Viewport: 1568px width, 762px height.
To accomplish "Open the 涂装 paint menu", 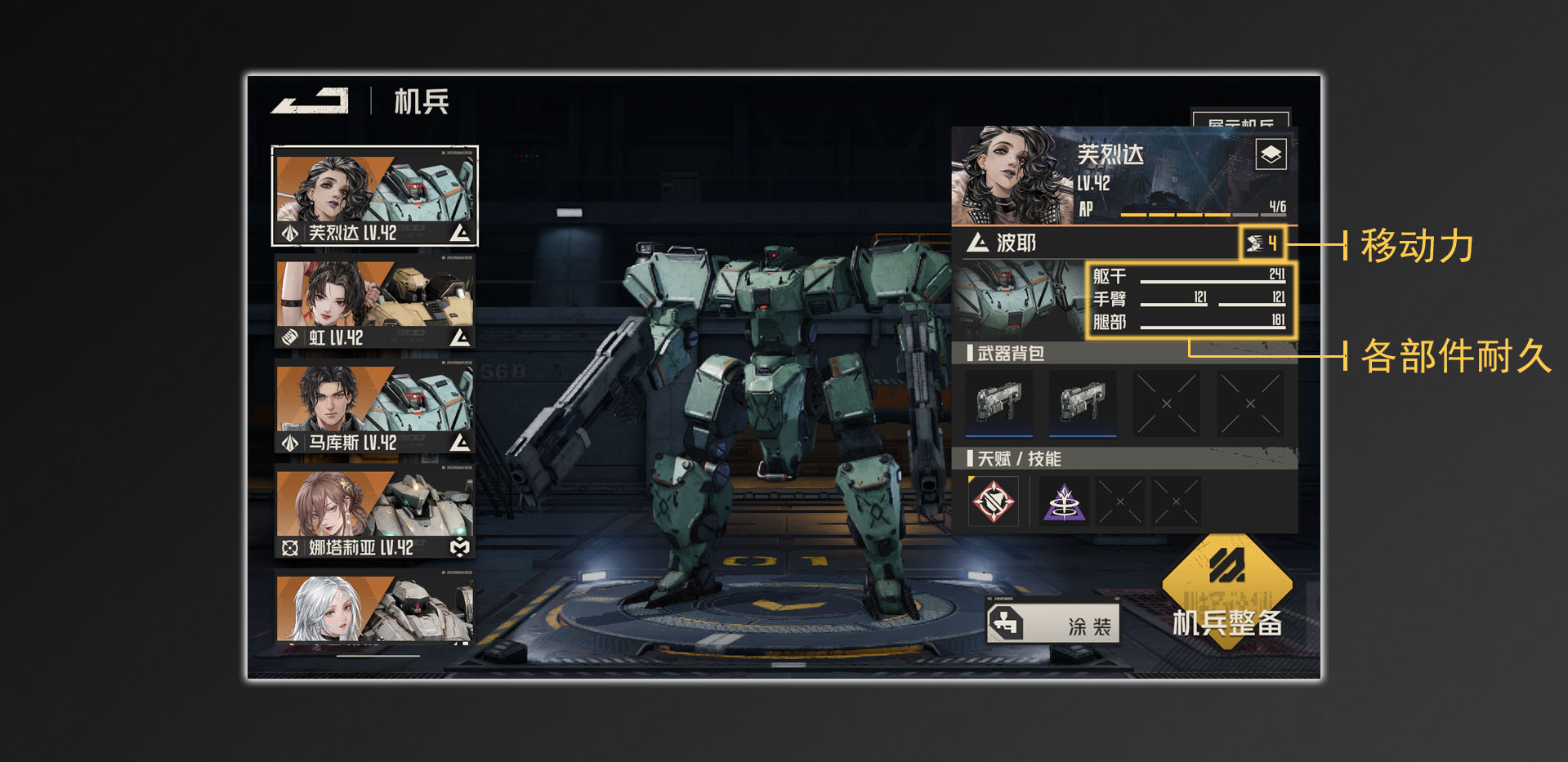I will tap(1053, 625).
